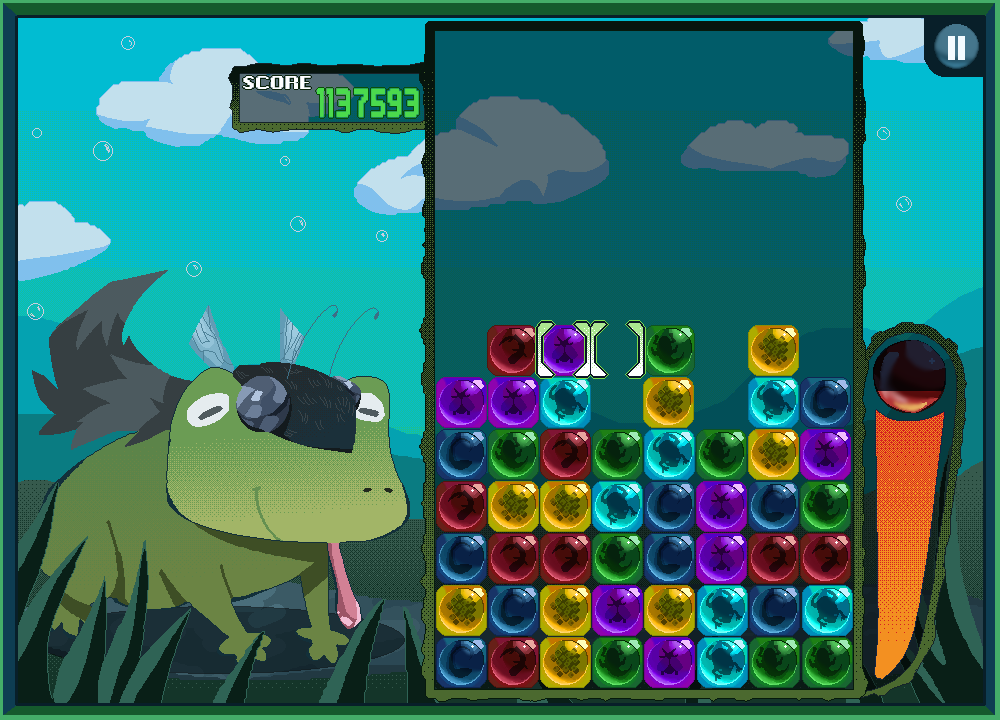Click the red gem left of the cursor
The height and width of the screenshot is (720, 1000).
point(513,350)
